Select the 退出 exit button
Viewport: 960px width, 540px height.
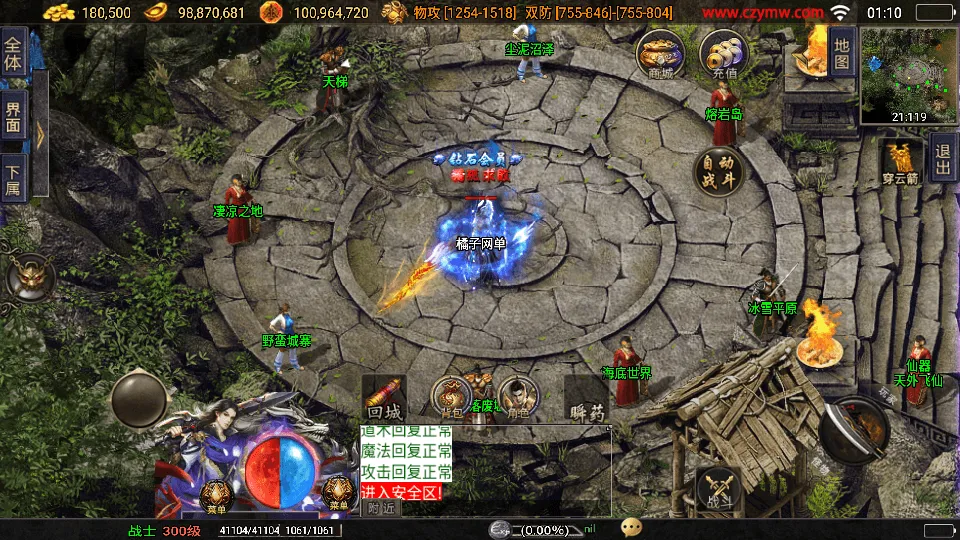(x=942, y=160)
